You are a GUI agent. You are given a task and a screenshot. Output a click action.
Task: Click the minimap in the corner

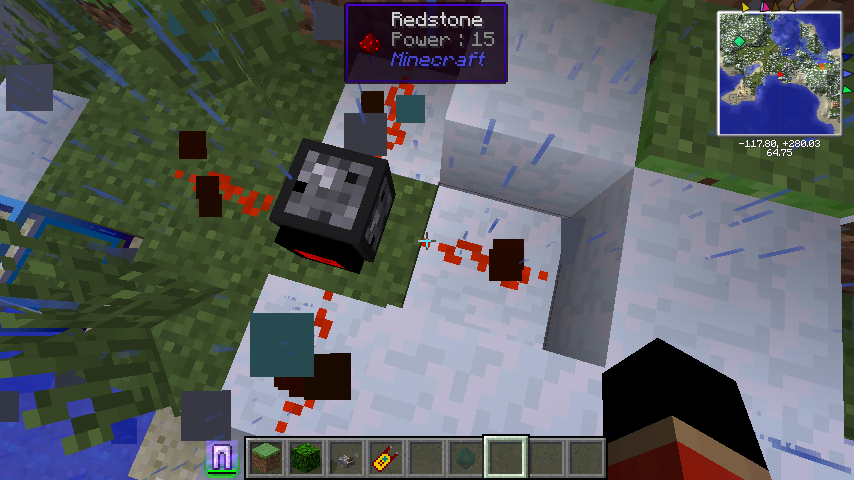coord(779,73)
